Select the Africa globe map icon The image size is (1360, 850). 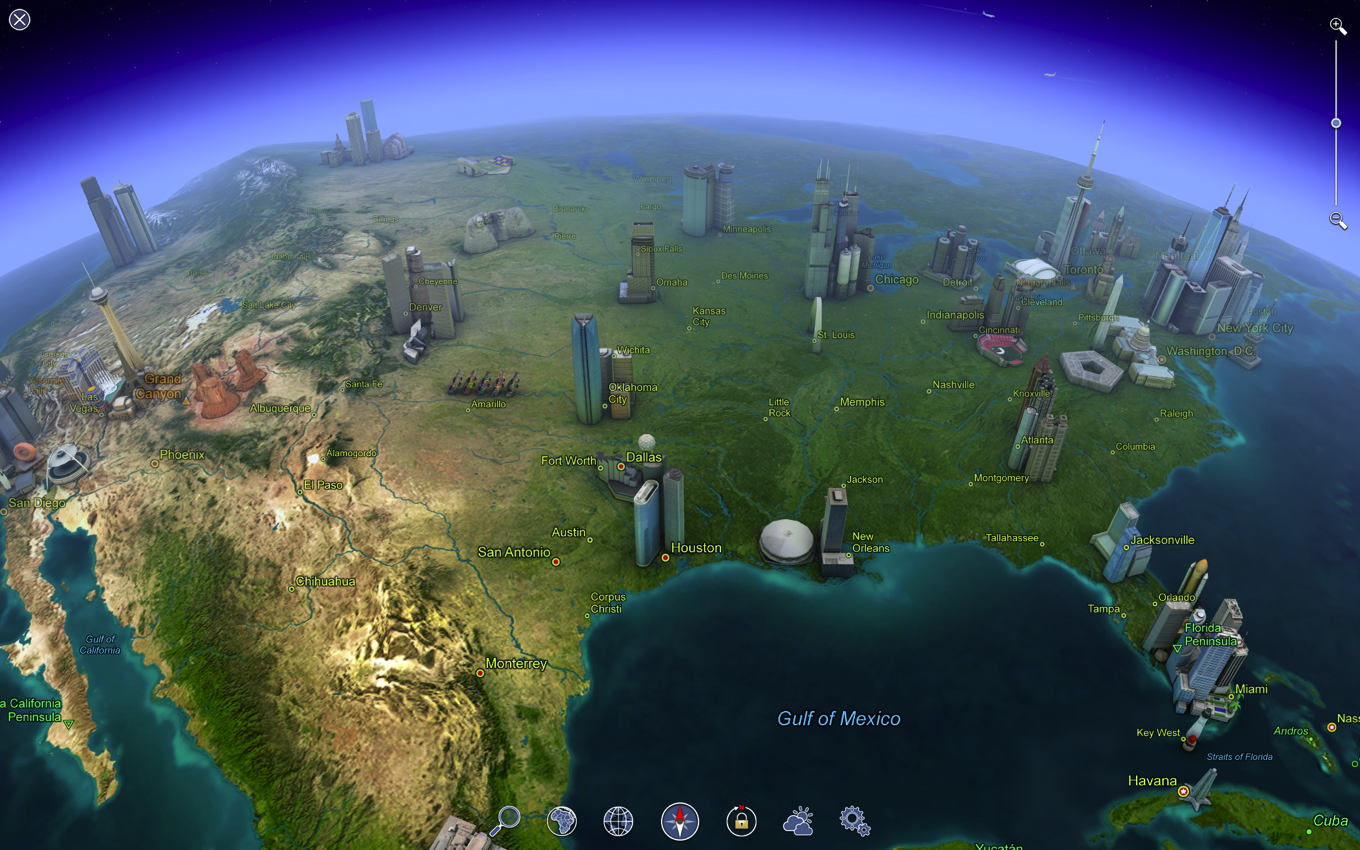(562, 821)
